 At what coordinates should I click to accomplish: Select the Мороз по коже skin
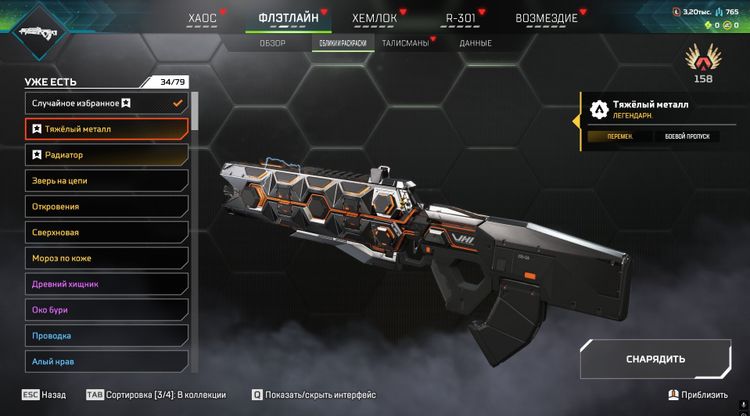pos(106,258)
